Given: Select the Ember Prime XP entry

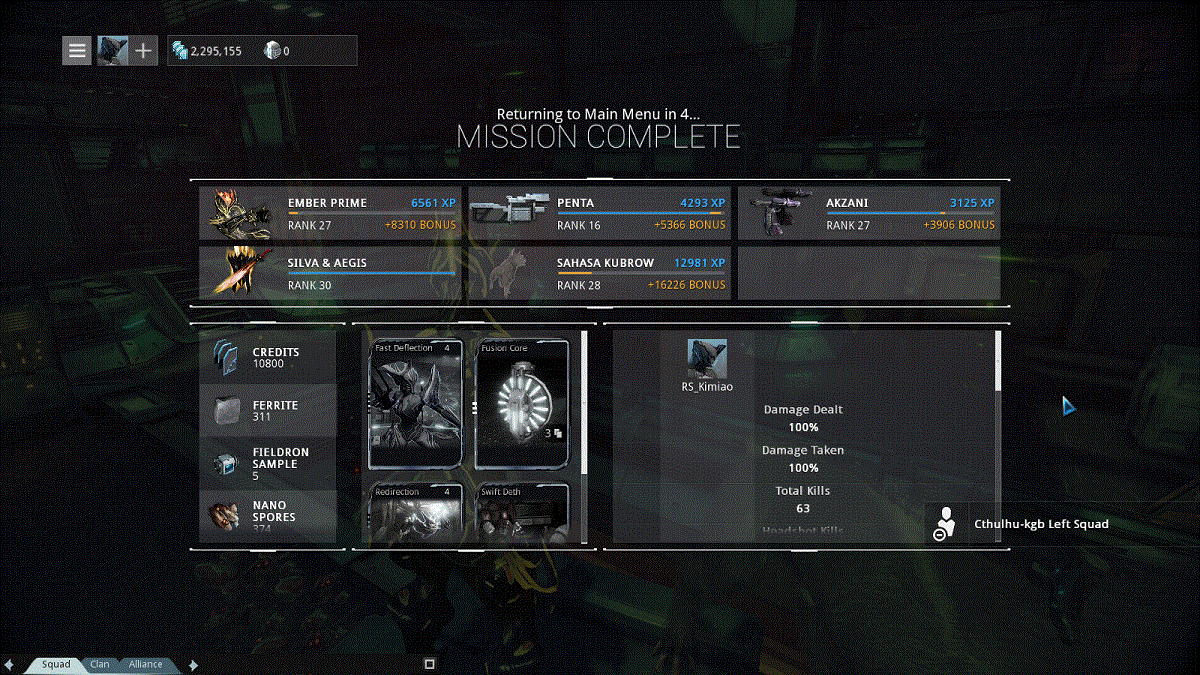Looking at the screenshot, I should coord(329,213).
